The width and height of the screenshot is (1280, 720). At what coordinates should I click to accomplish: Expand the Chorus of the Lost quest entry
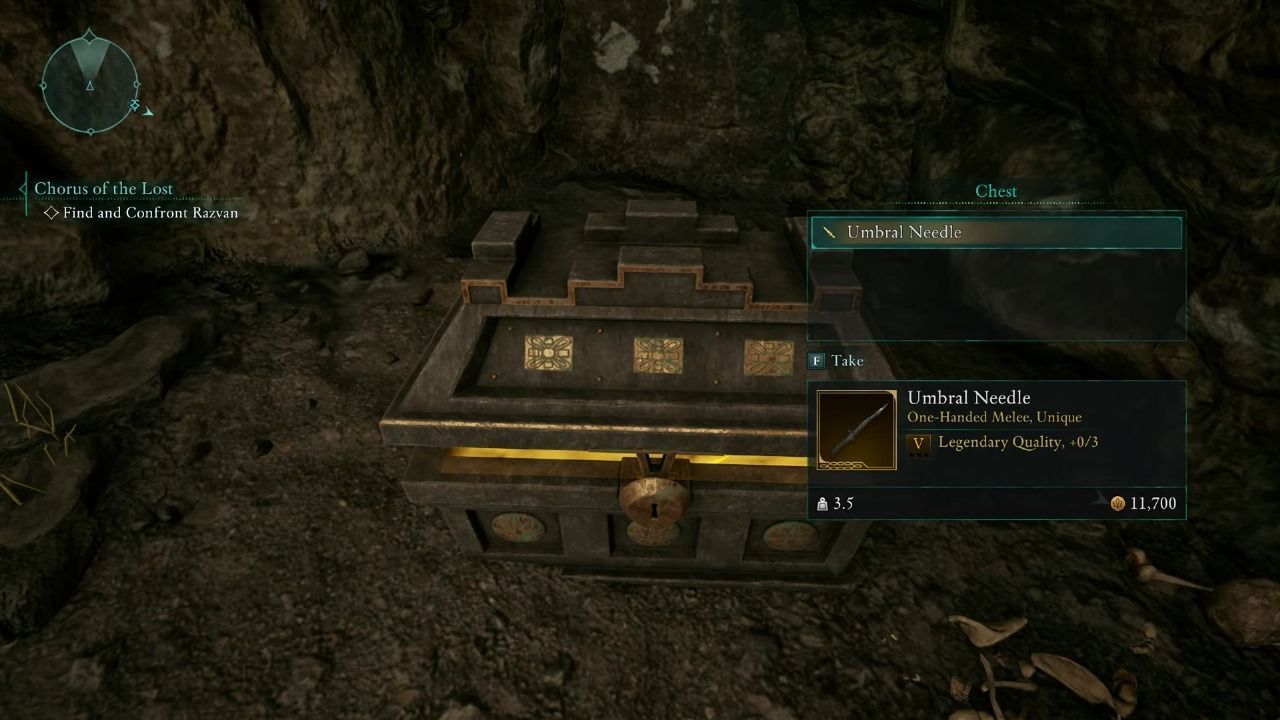click(x=104, y=188)
